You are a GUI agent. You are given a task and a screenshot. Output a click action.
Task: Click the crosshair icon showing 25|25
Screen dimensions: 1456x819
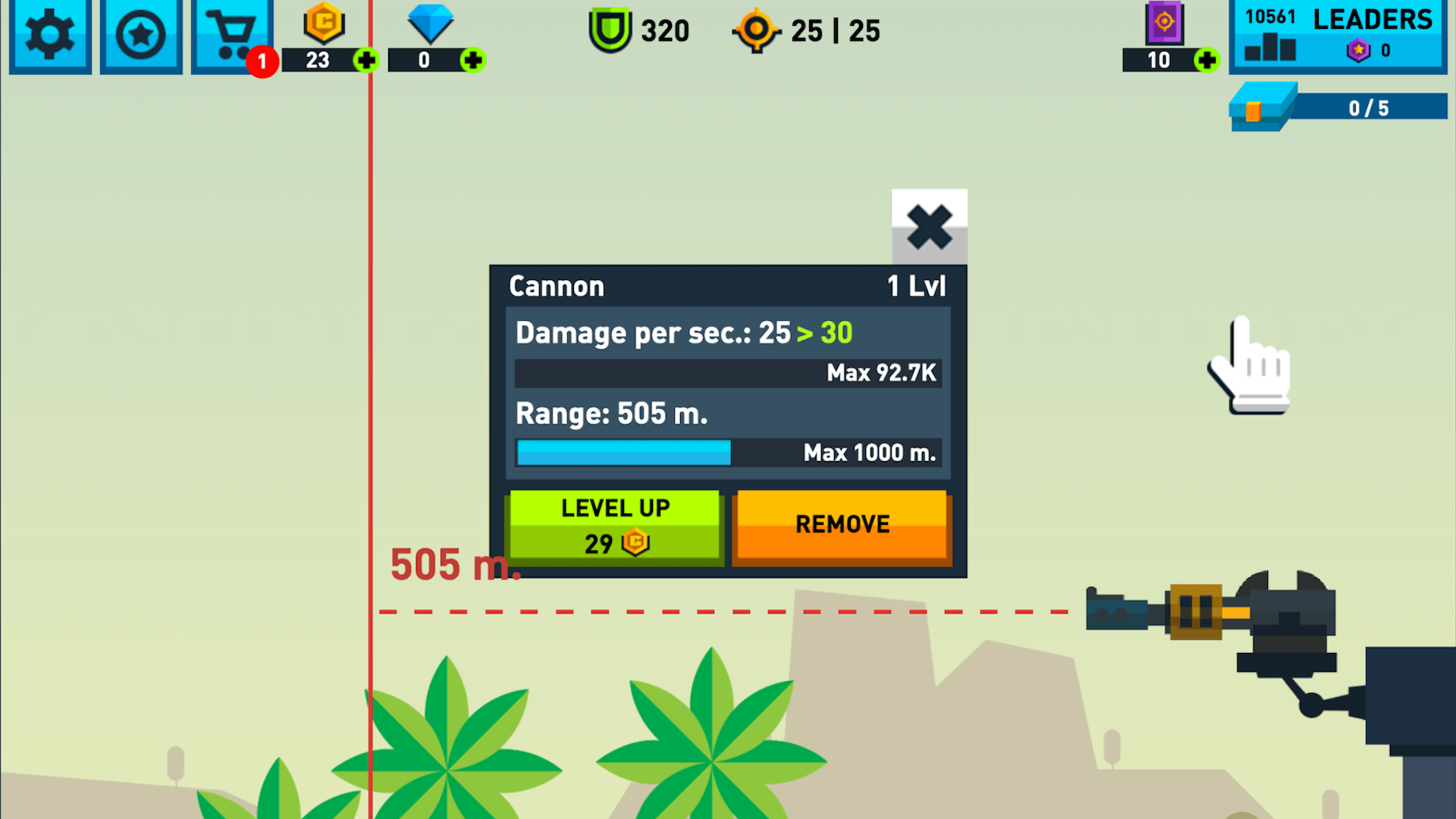point(757,30)
